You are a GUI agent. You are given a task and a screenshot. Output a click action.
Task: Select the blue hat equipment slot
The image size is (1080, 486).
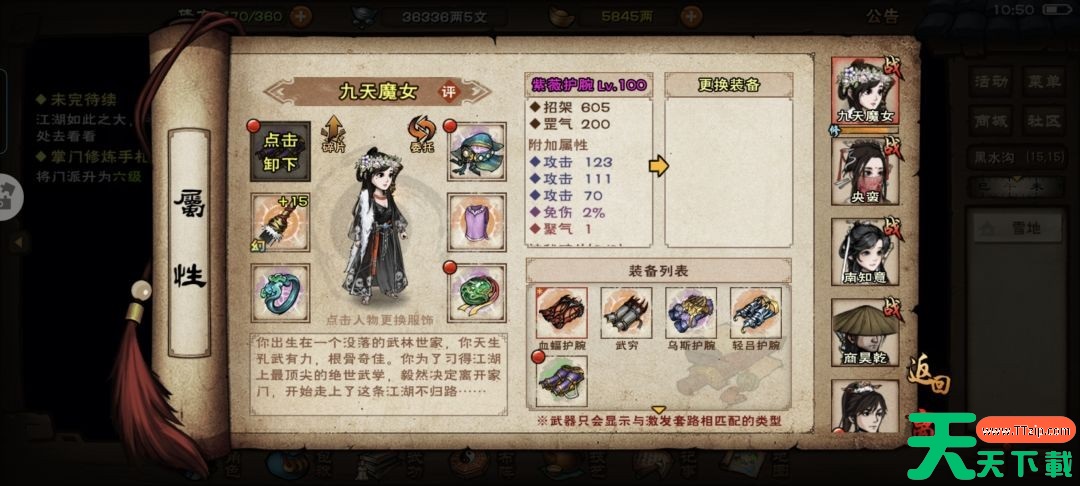tap(475, 151)
